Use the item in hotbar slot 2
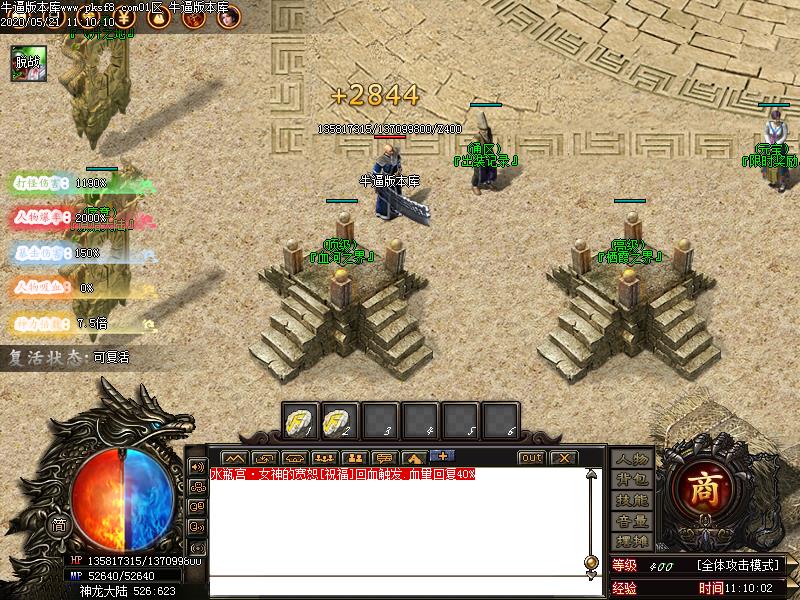800x600 pixels. click(340, 419)
